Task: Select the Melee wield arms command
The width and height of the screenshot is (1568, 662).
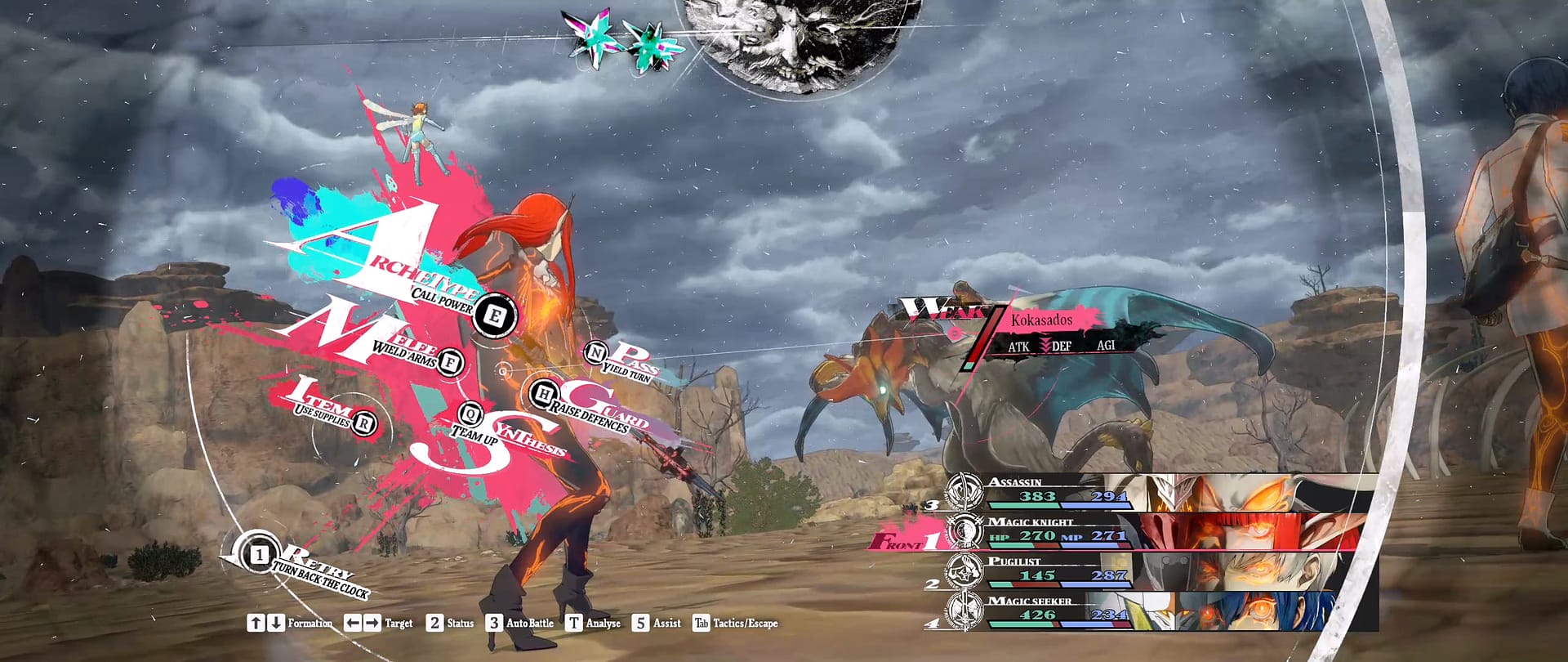Action: [x=449, y=361]
